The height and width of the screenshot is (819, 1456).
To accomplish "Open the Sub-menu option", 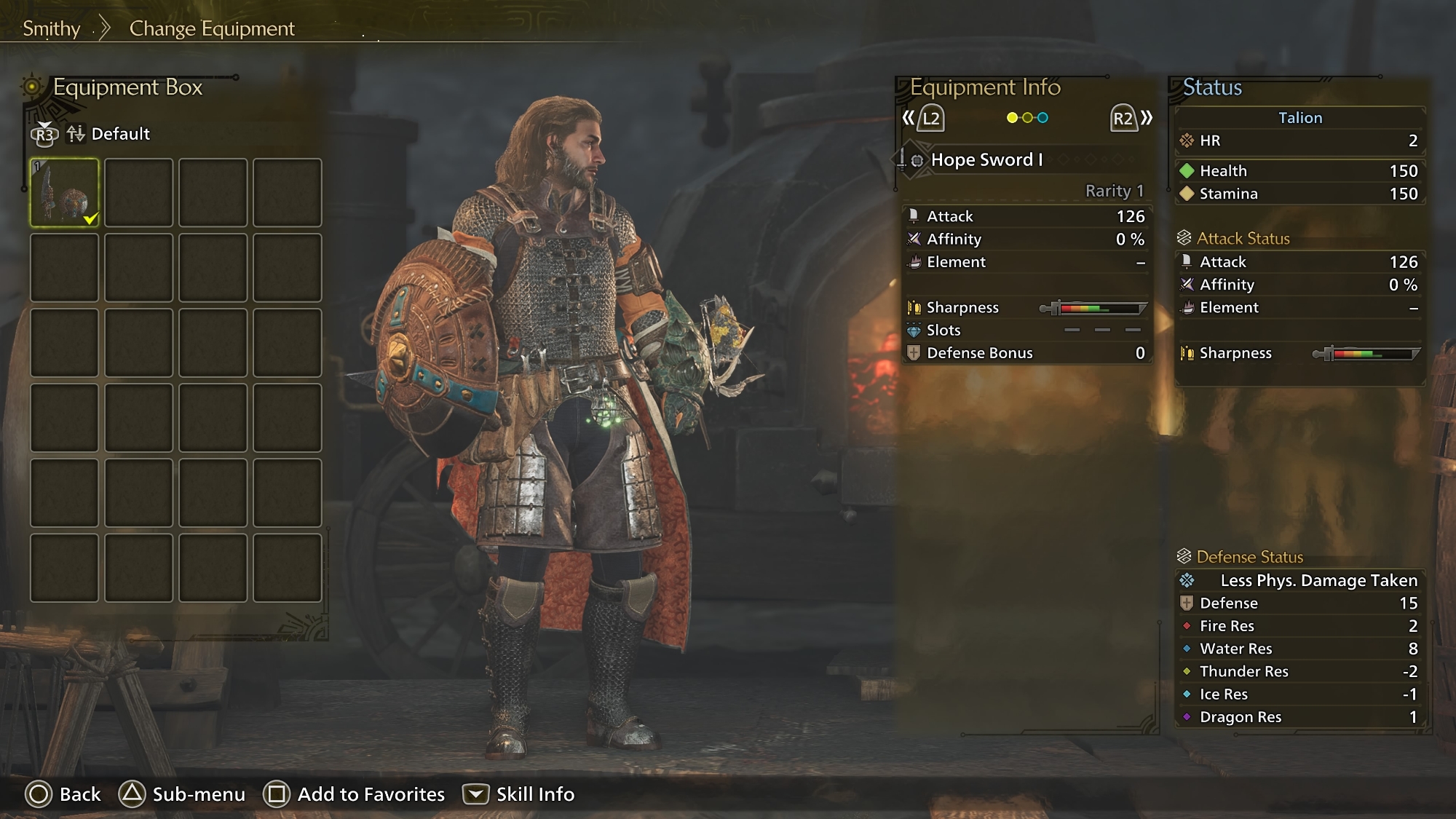I will (x=182, y=794).
